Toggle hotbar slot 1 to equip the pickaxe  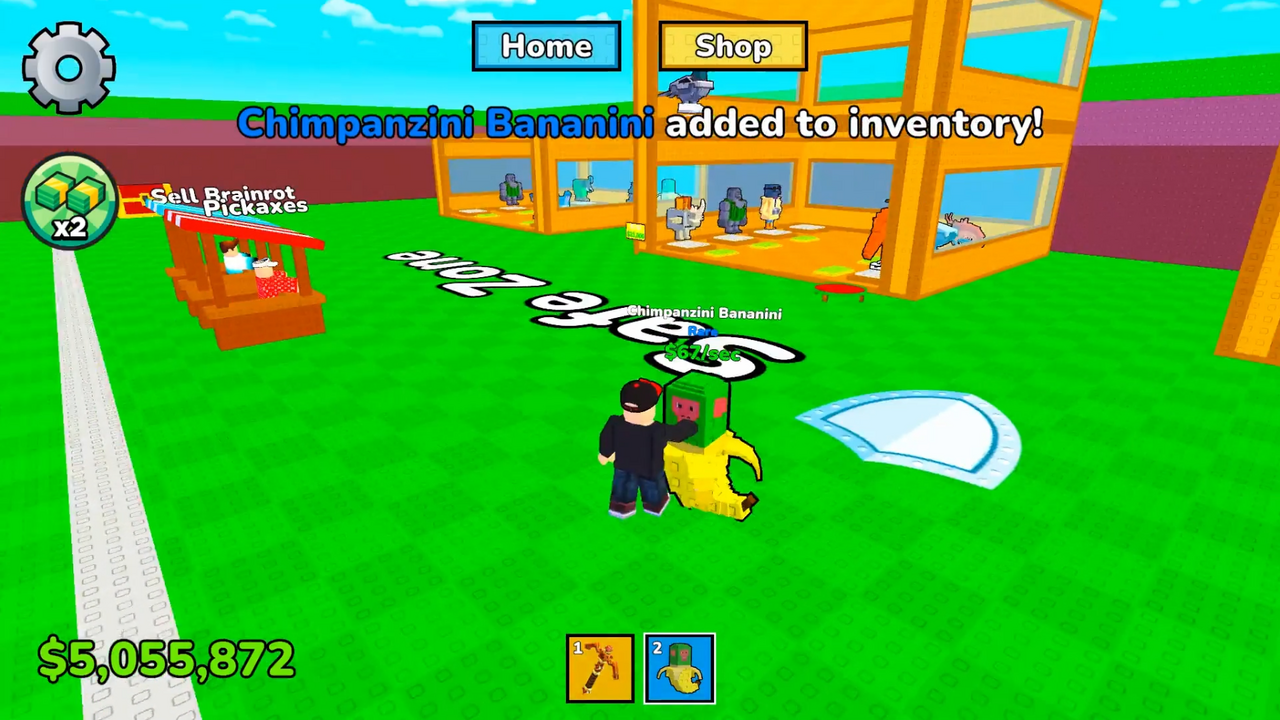[599, 667]
